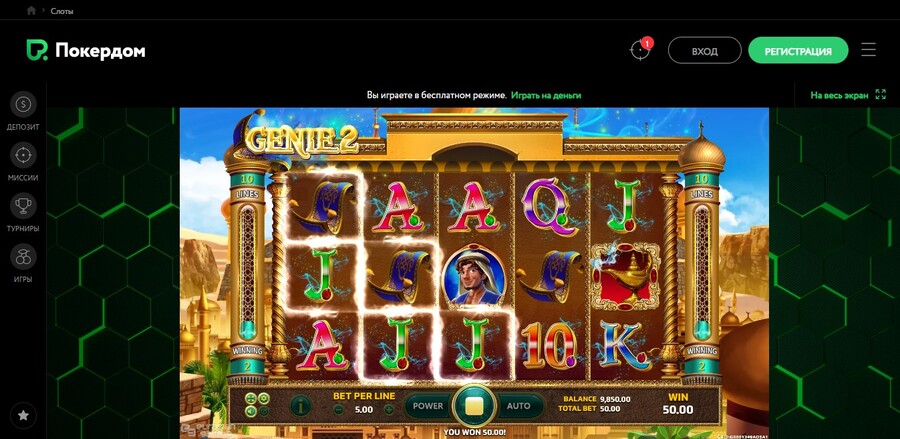Viewport: 900px width, 439px height.
Task: Turn on AUTO spin mode
Action: coord(519,406)
